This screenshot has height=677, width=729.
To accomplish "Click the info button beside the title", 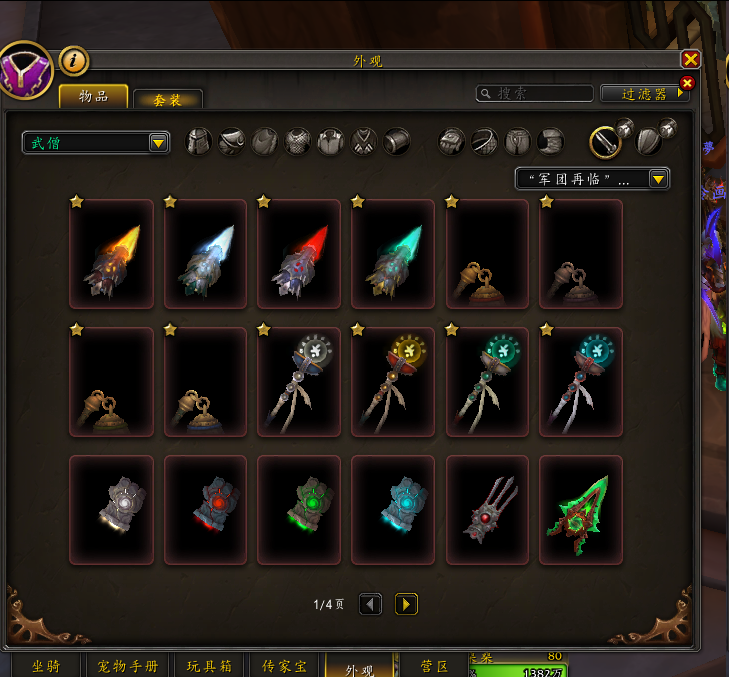I will [x=74, y=61].
